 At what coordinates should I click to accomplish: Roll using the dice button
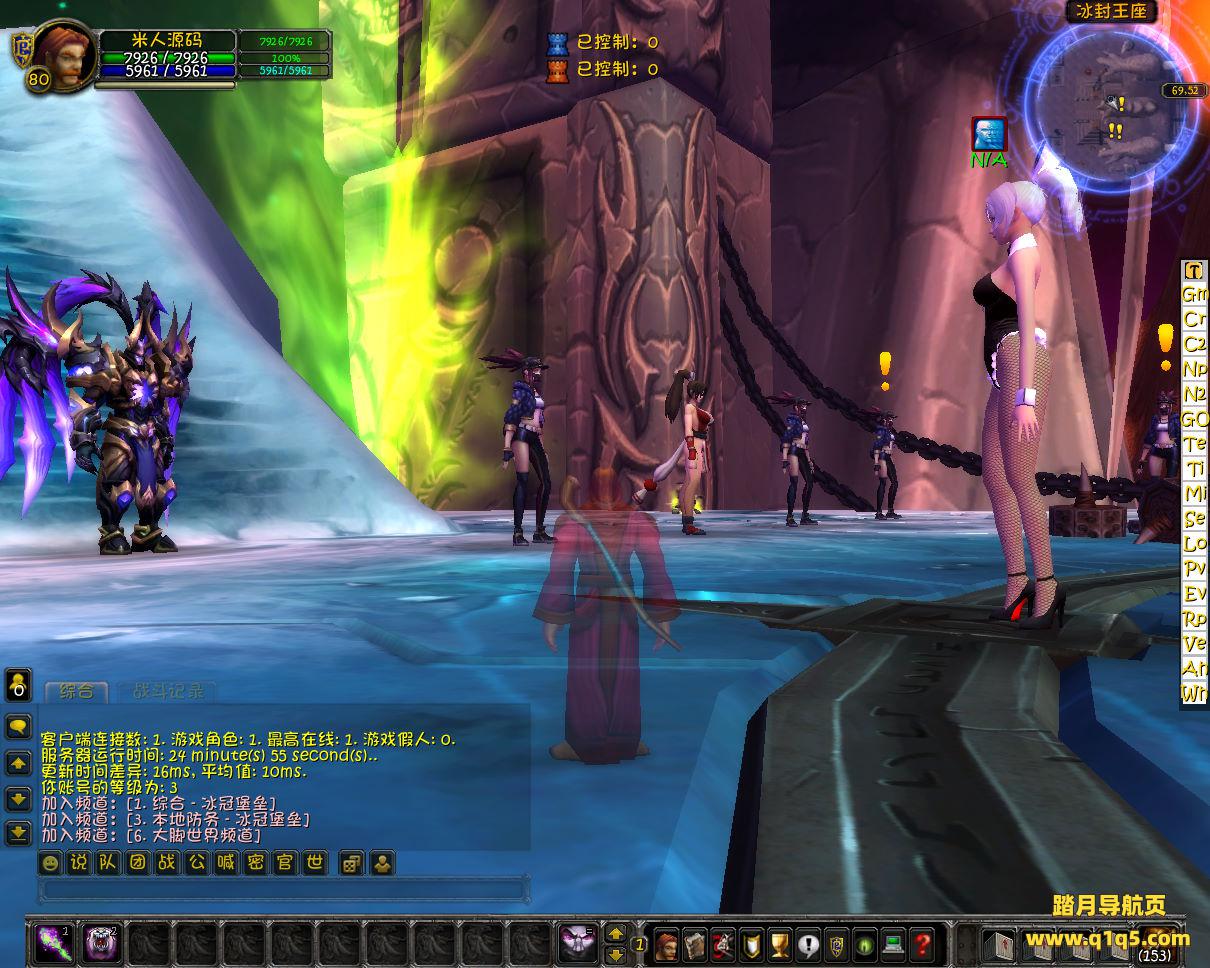coord(351,862)
